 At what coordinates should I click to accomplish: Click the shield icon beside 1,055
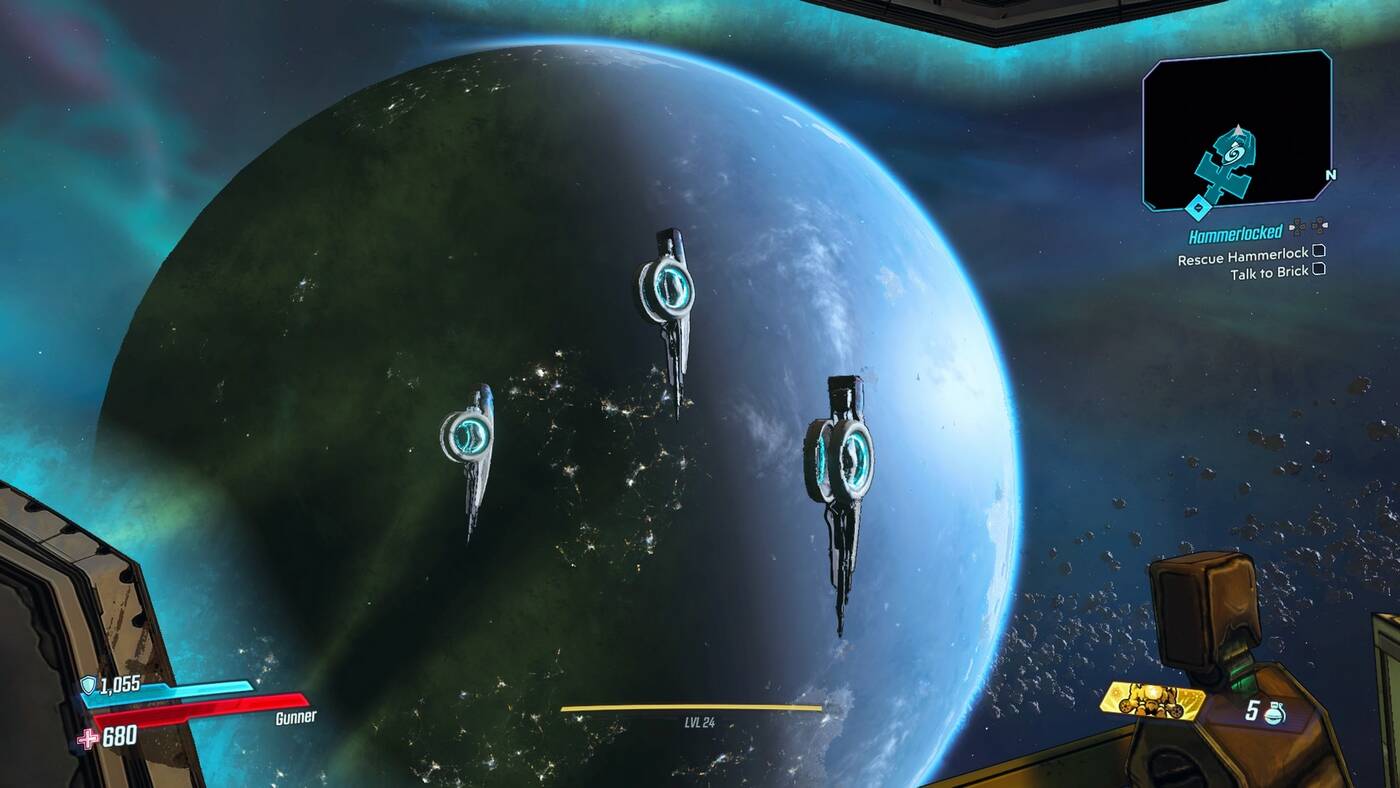coord(88,685)
